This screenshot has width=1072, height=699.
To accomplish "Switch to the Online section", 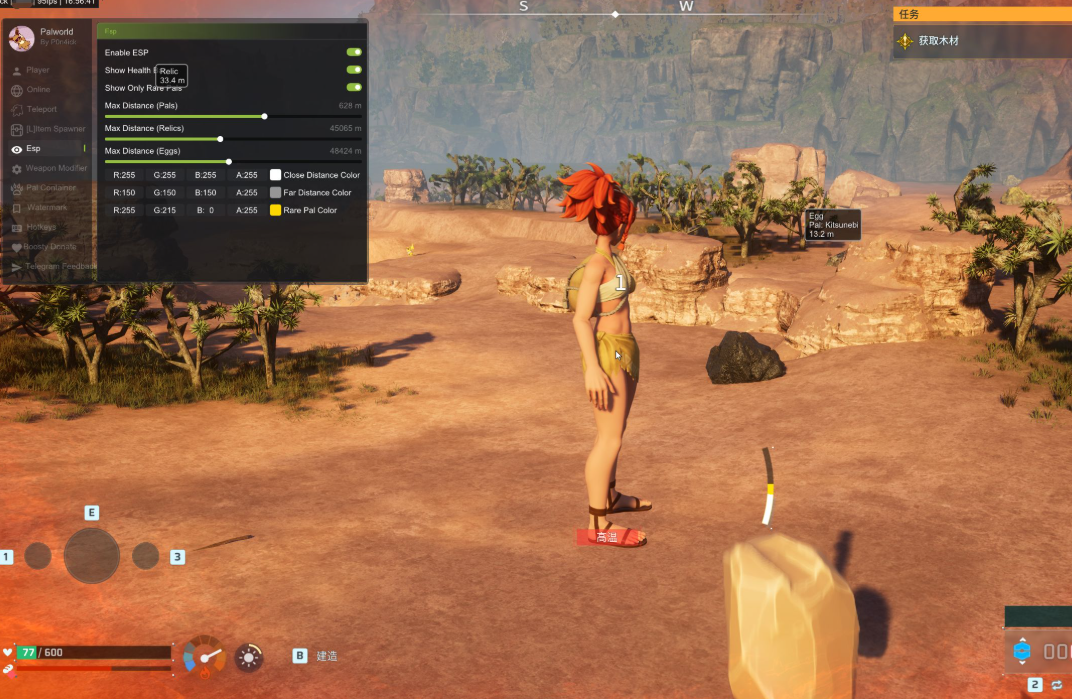I will pos(38,90).
